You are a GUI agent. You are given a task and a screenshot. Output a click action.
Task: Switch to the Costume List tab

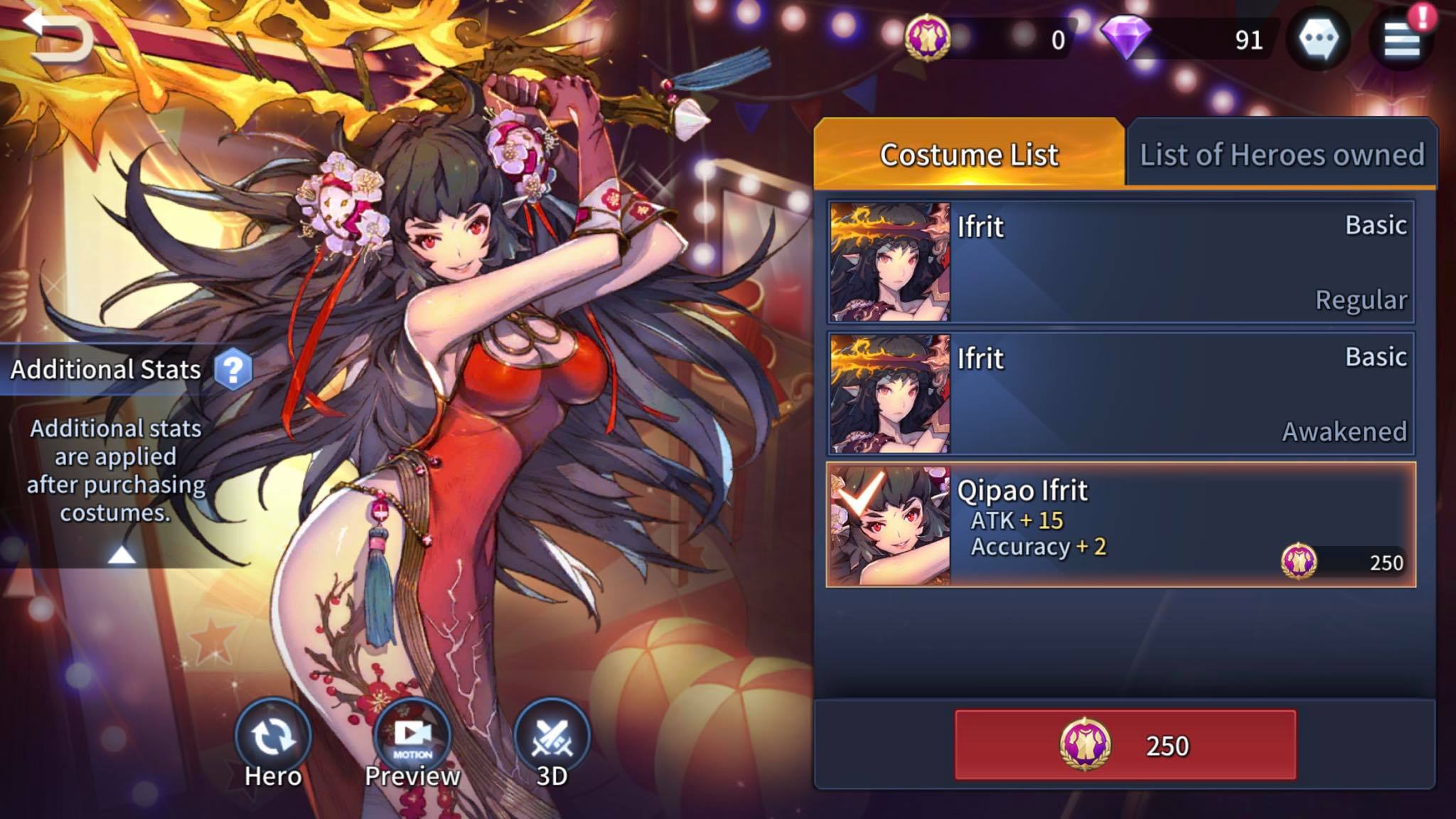pyautogui.click(x=968, y=154)
